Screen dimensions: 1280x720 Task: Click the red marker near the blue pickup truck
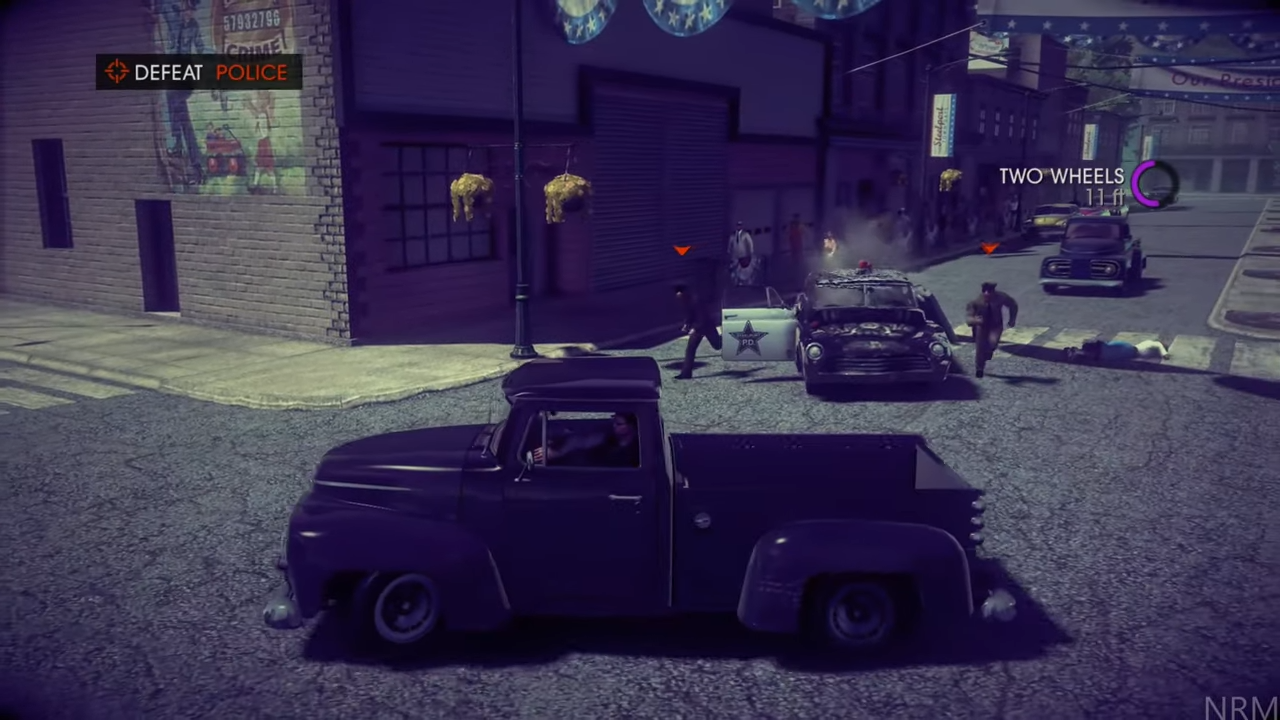coord(989,250)
